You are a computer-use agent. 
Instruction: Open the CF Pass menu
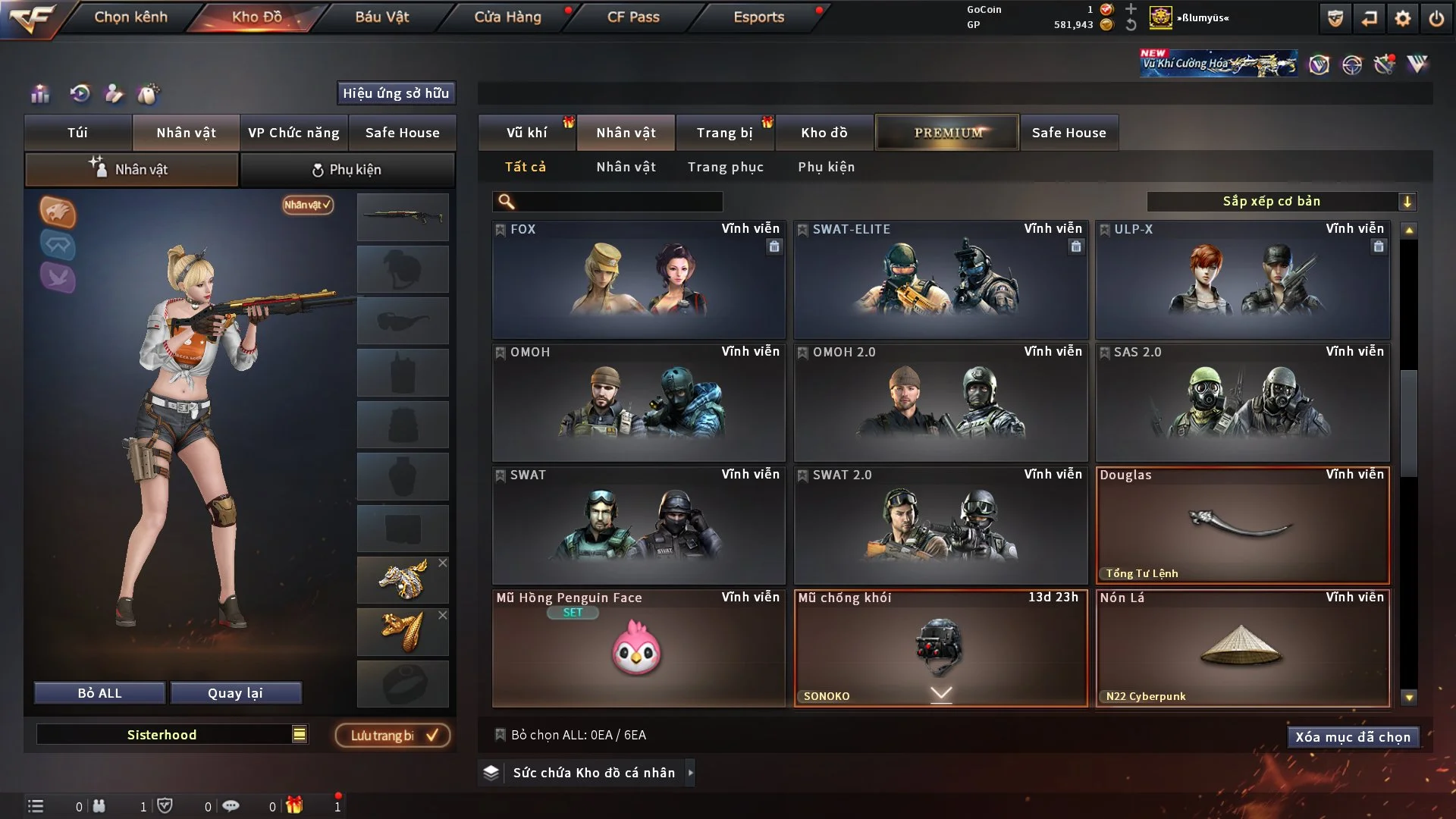click(x=633, y=17)
